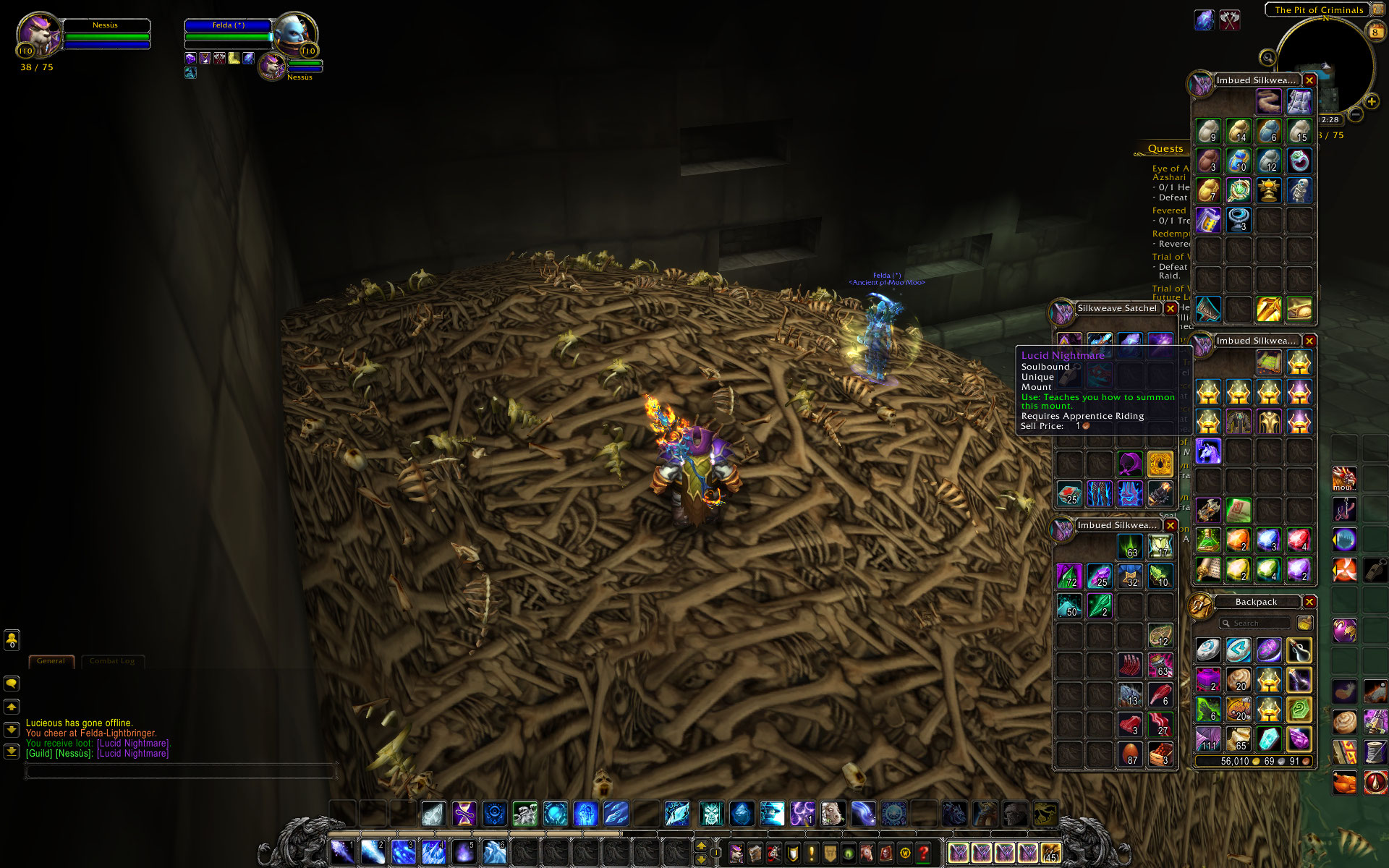Screen dimensions: 1389x868
Task: Click the Backpack search field
Action: point(1255,624)
